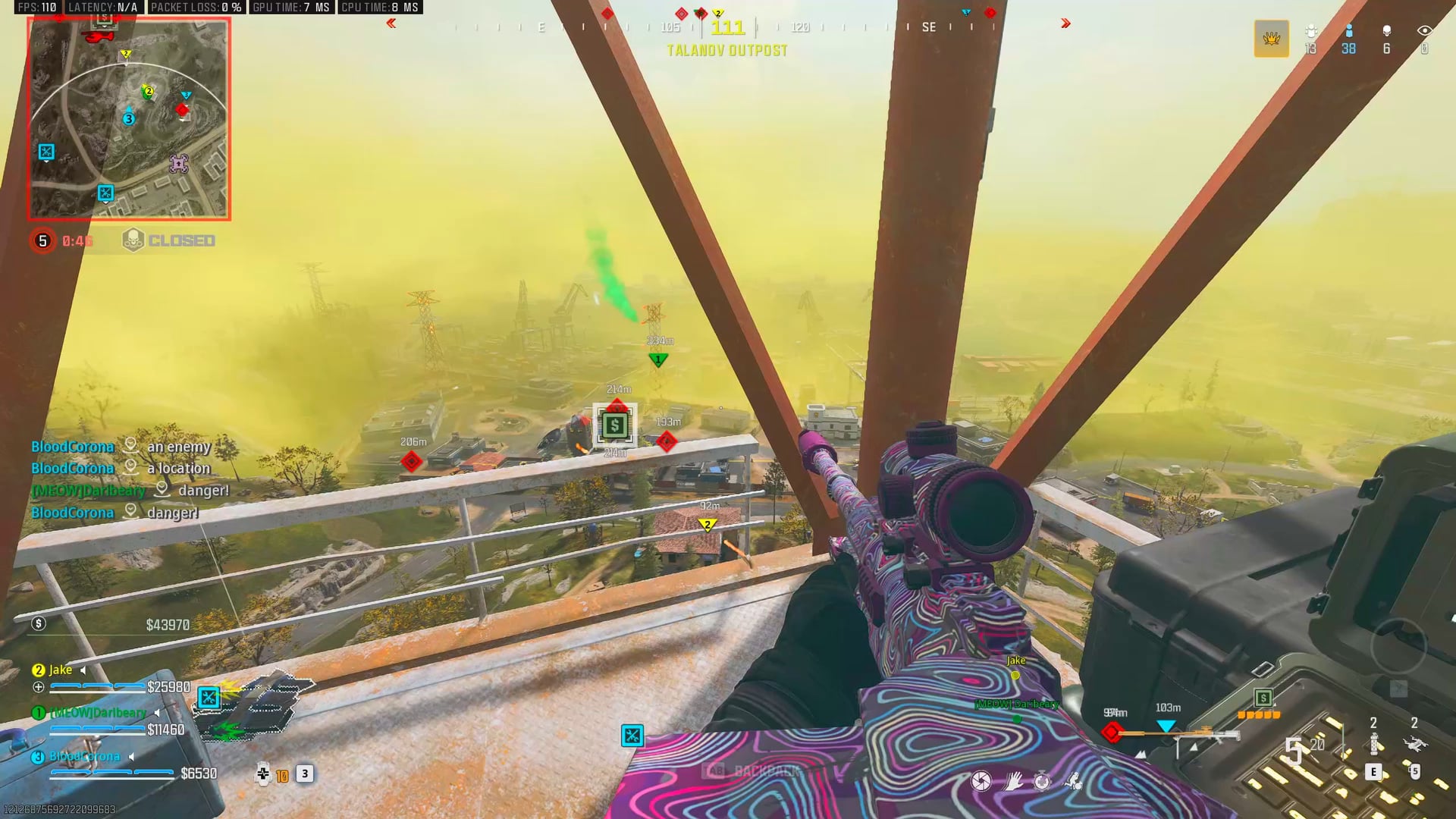The image size is (1456, 819).
Task: Click the lethal grenade equipment icon
Action: pyautogui.click(x=1415, y=745)
